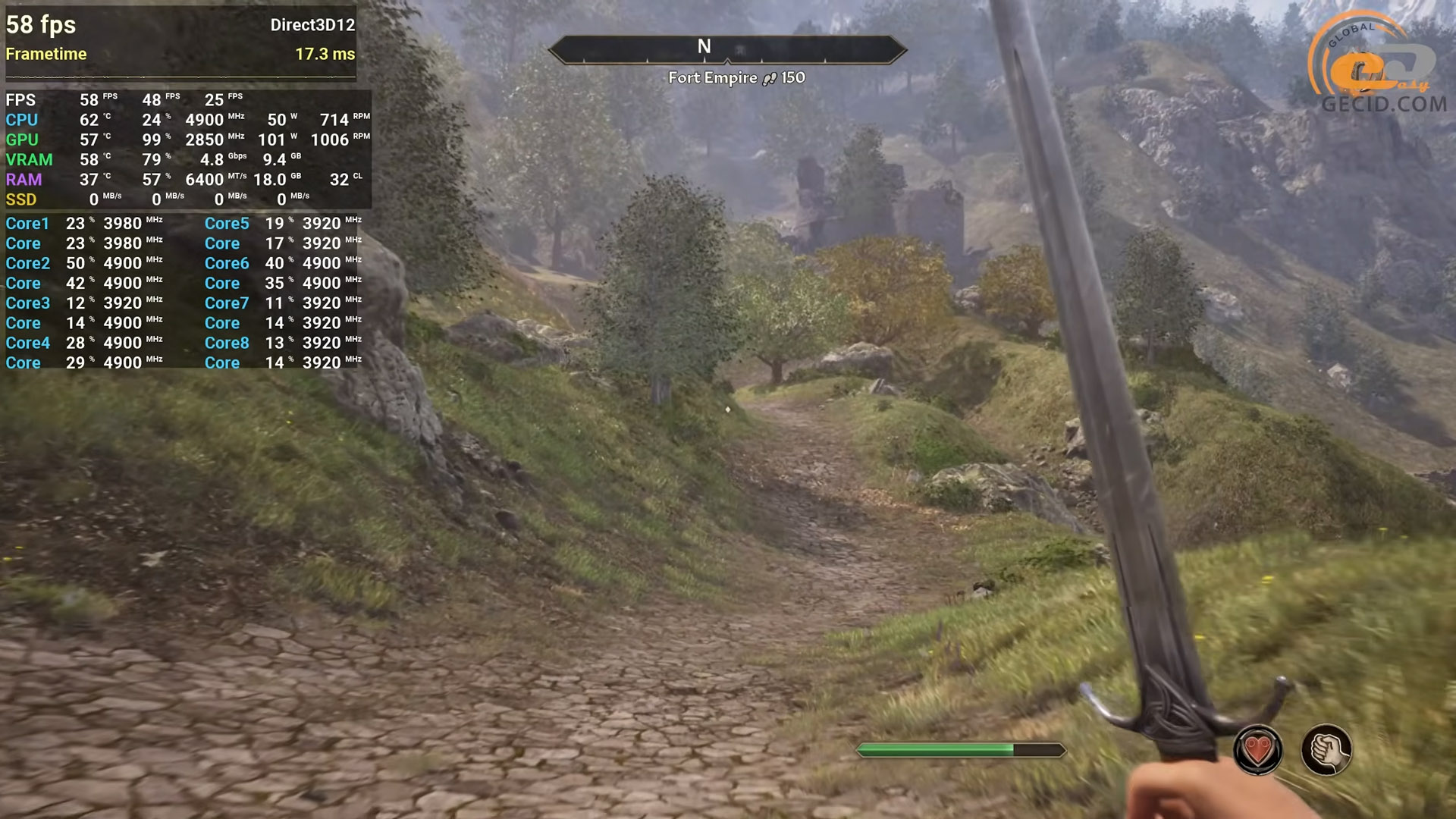1456x819 pixels.
Task: Select the clenched fist icon
Action: 1326,750
